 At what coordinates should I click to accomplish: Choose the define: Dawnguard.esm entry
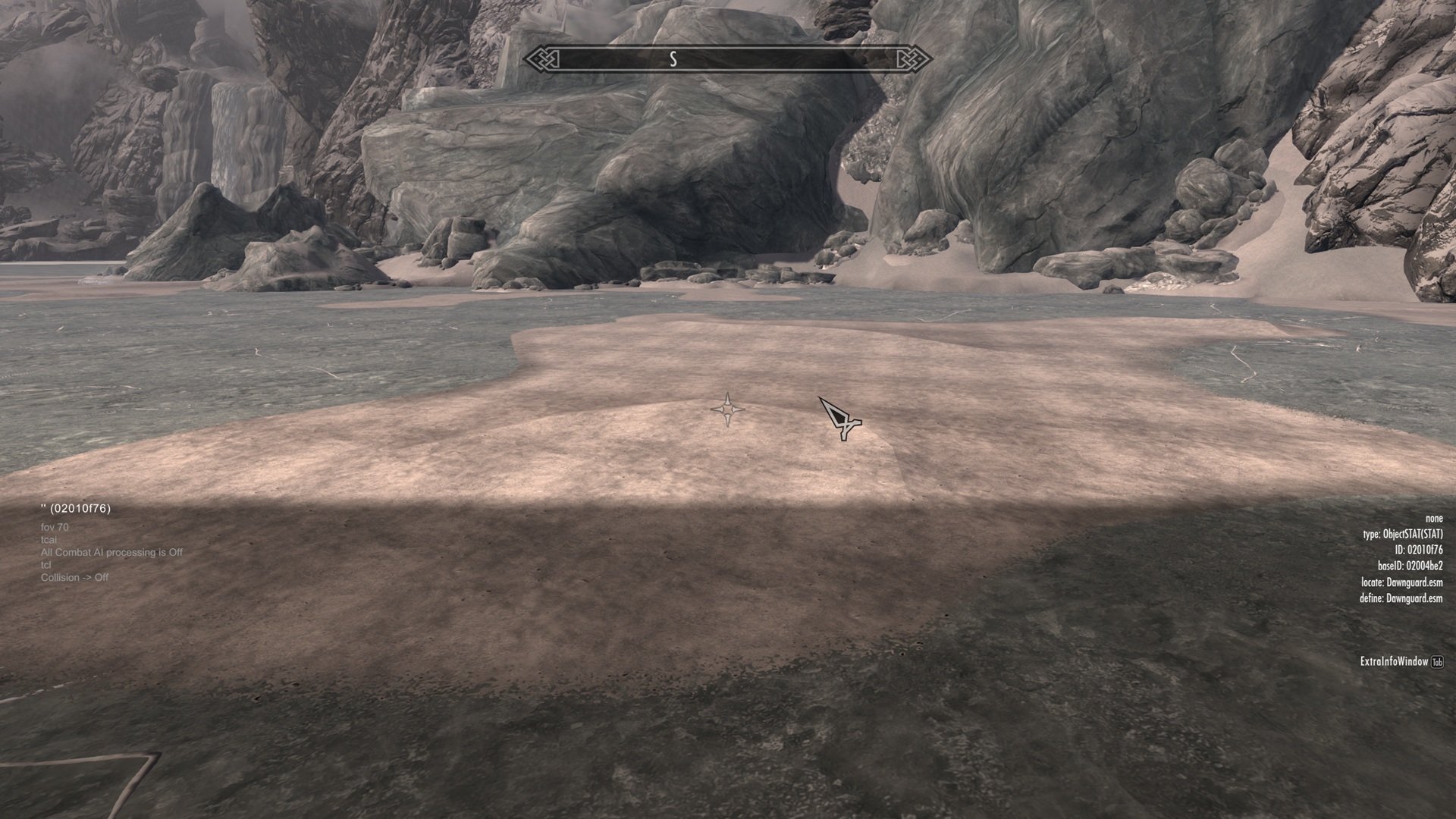click(1401, 598)
